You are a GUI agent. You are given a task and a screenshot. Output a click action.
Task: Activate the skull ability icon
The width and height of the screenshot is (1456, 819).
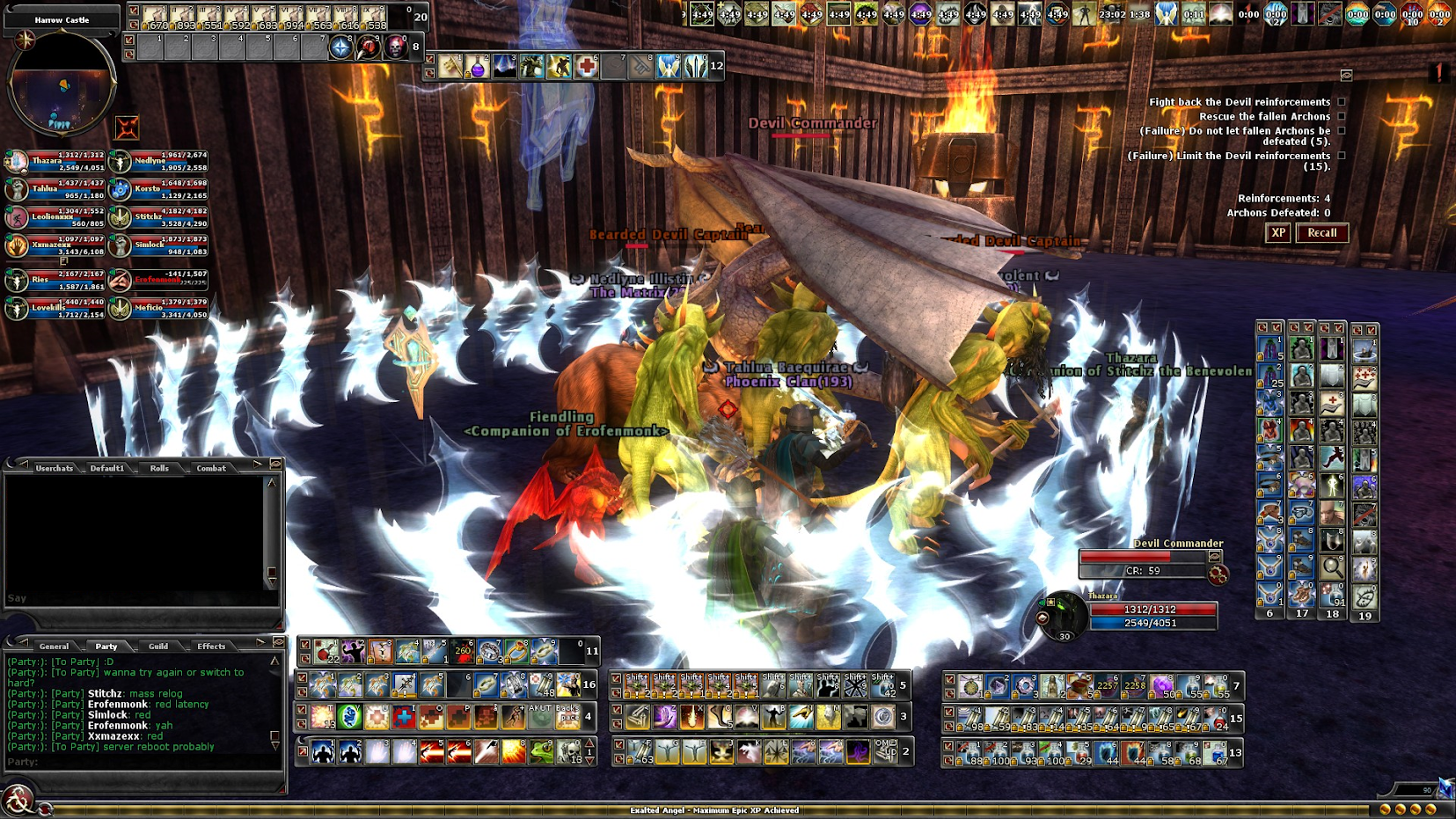[395, 48]
